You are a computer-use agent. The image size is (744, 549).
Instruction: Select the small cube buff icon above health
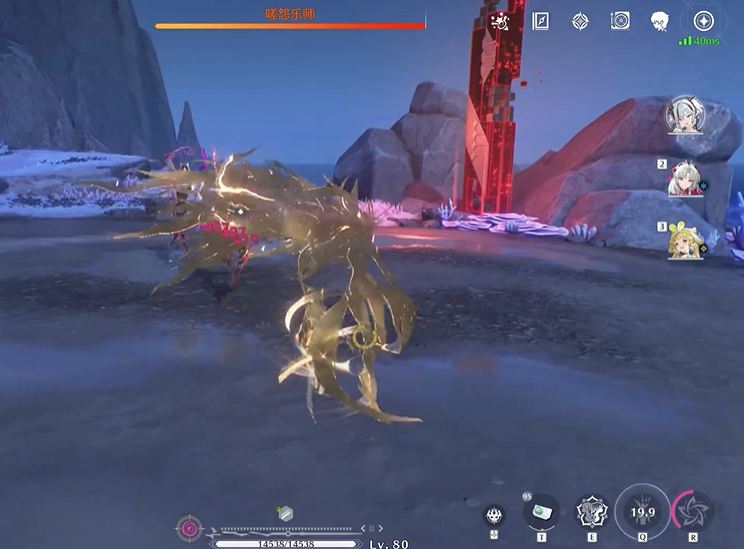point(285,513)
